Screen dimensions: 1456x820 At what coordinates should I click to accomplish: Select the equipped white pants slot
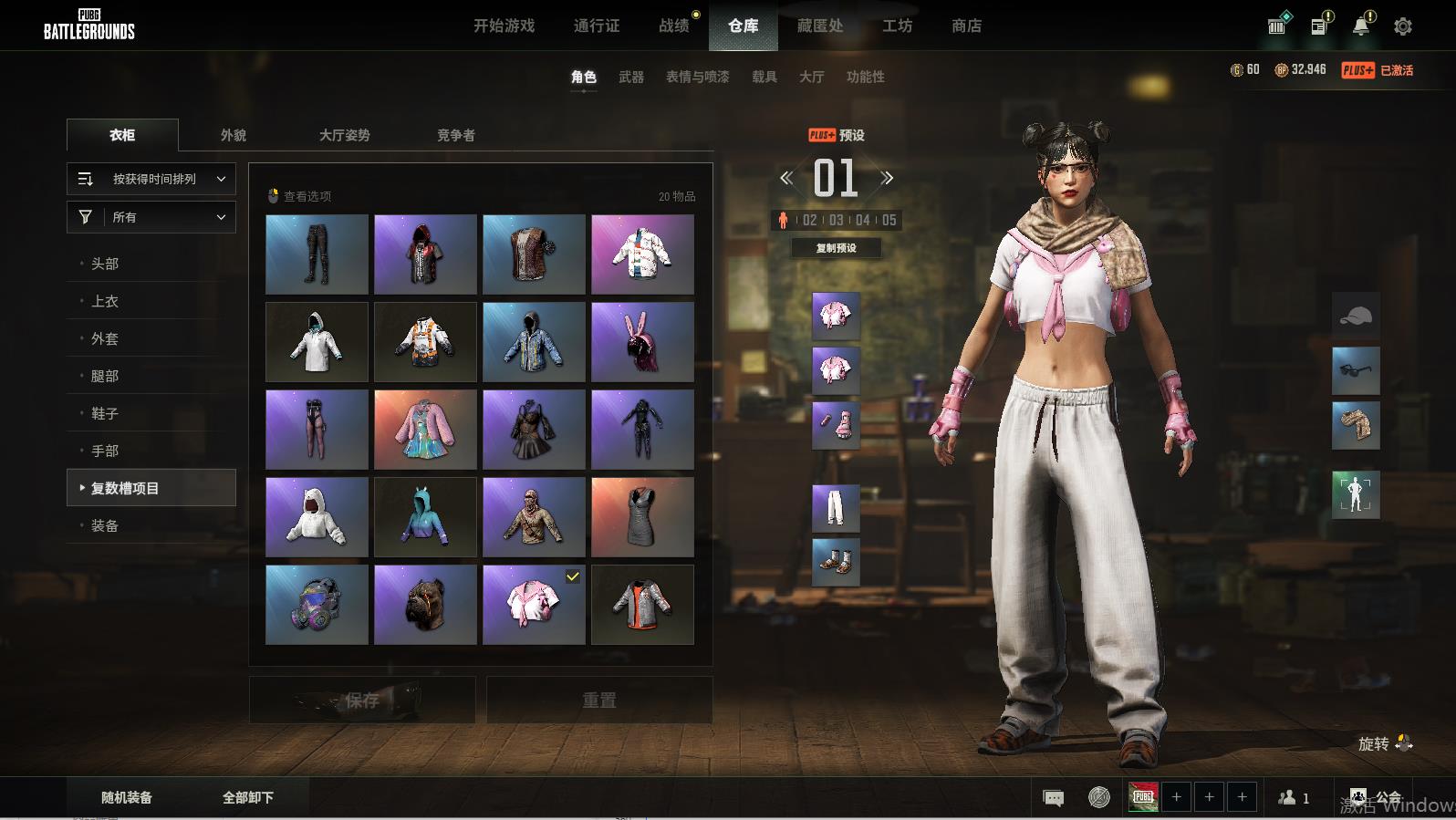coord(836,507)
